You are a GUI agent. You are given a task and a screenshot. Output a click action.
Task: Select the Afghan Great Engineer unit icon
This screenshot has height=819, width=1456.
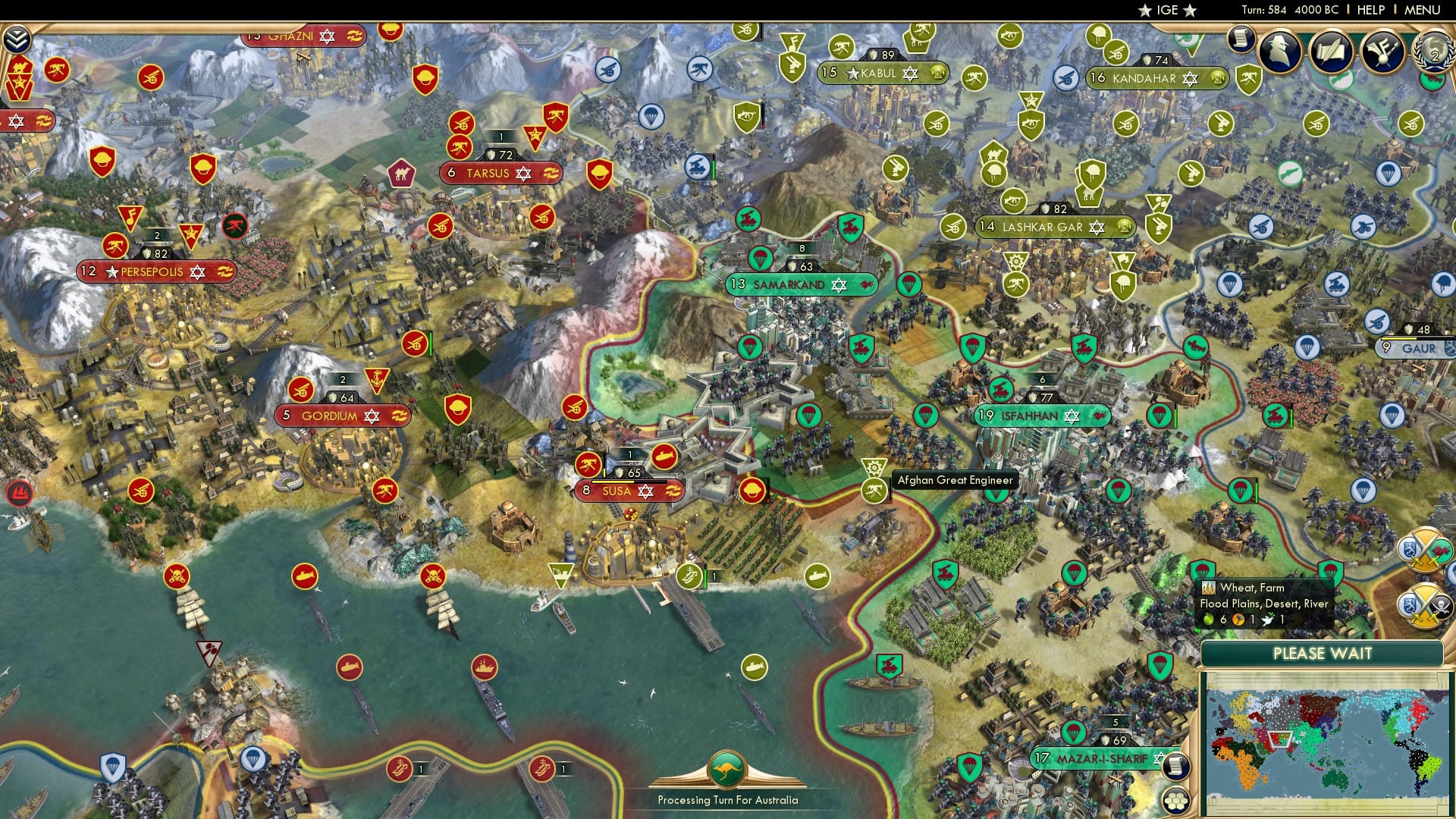click(x=873, y=468)
